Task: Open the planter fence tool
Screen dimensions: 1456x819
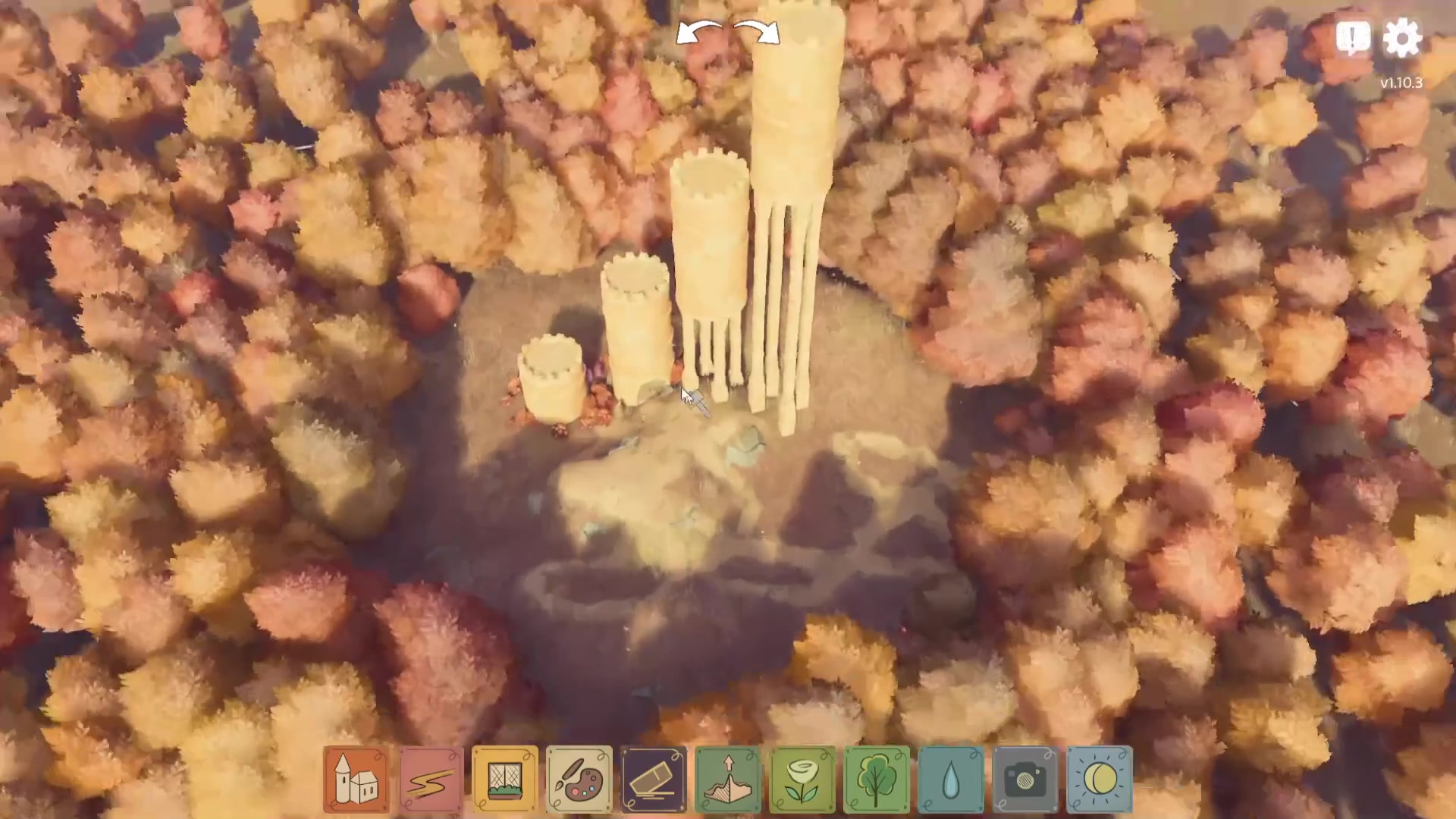Action: (504, 778)
